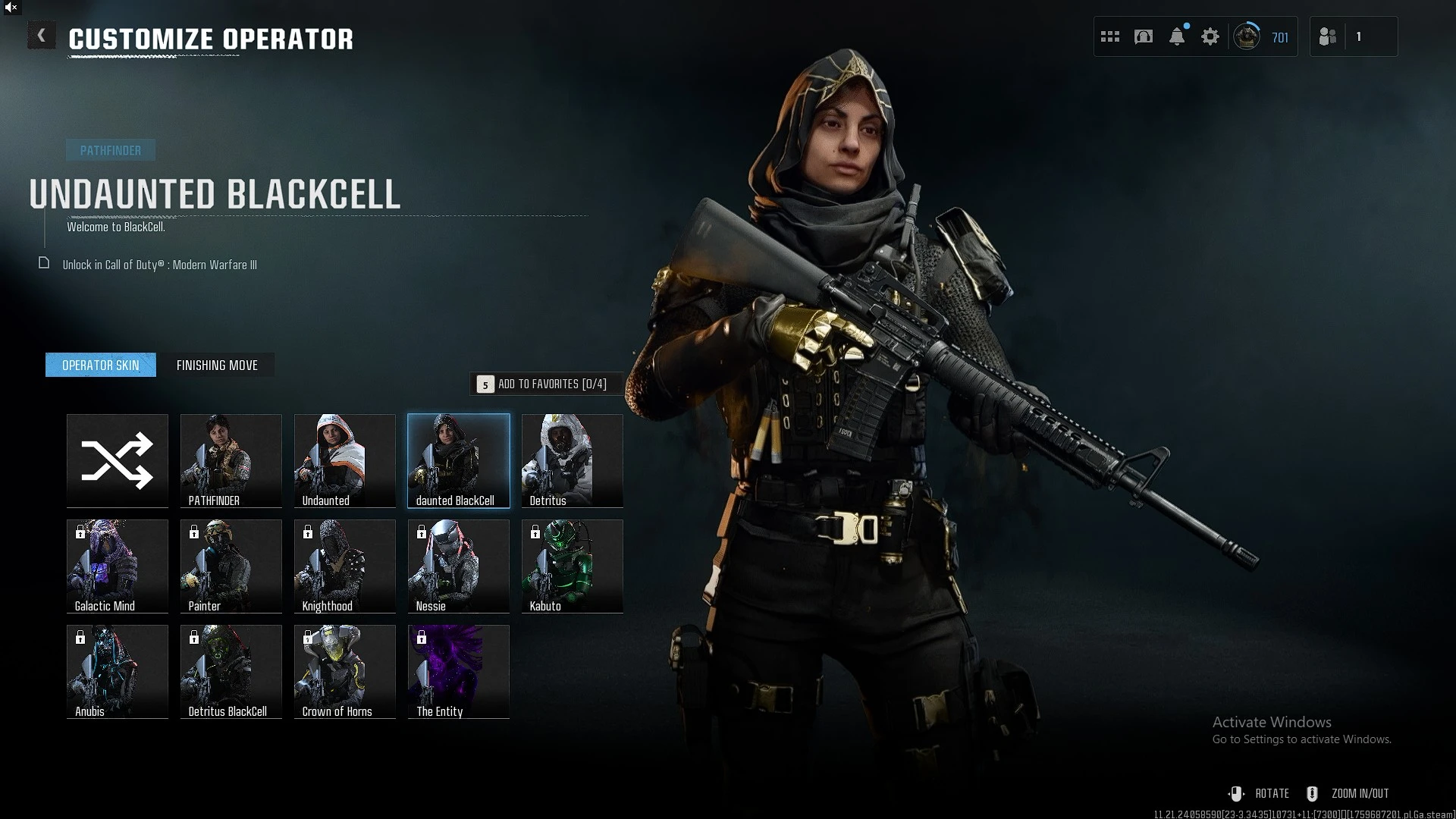Preview the locked Painter skin
This screenshot has width=1456, height=819.
(x=231, y=566)
